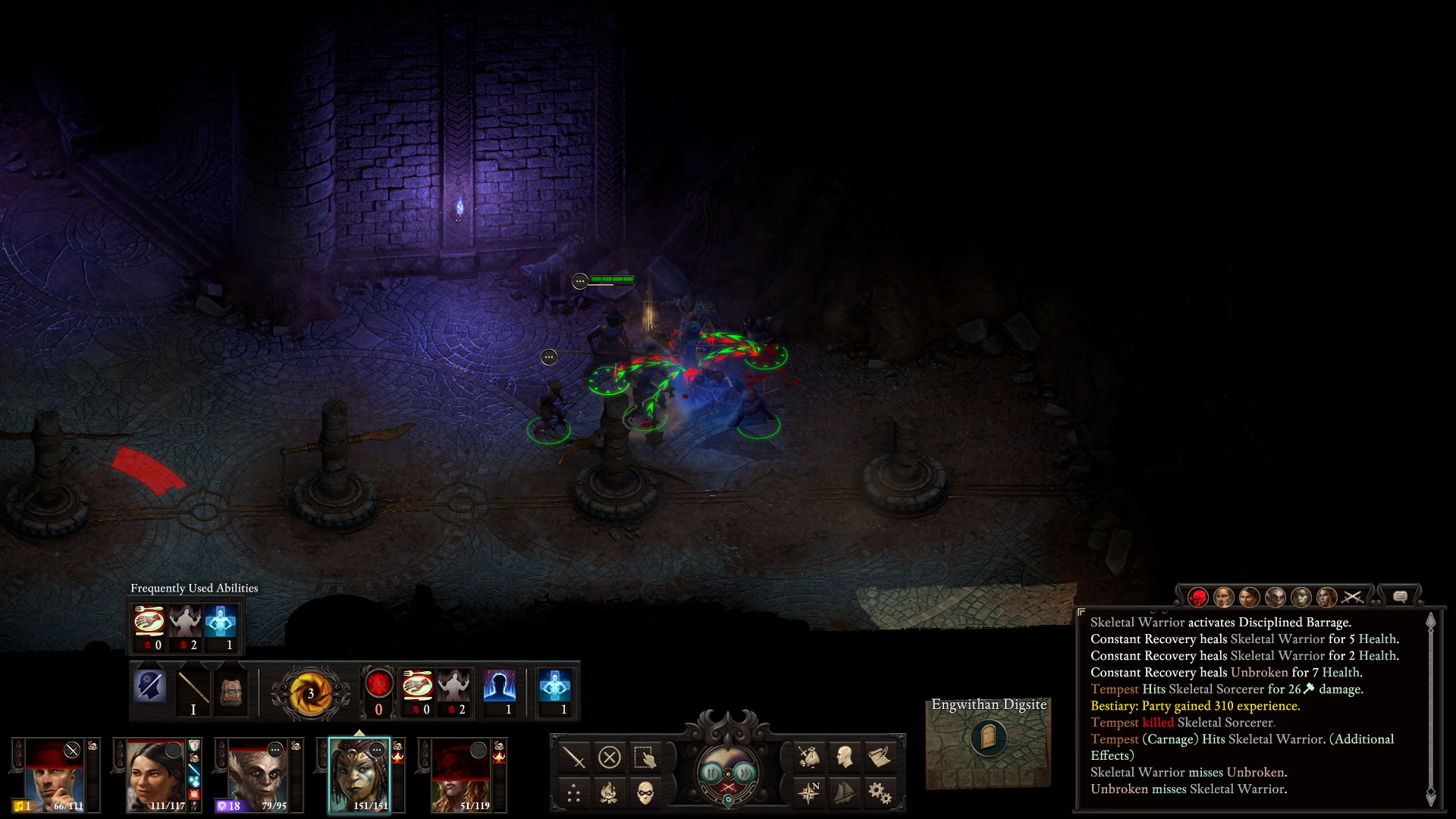Click the Engwithan Digsite door icon
This screenshot has width=1456, height=819.
988,737
